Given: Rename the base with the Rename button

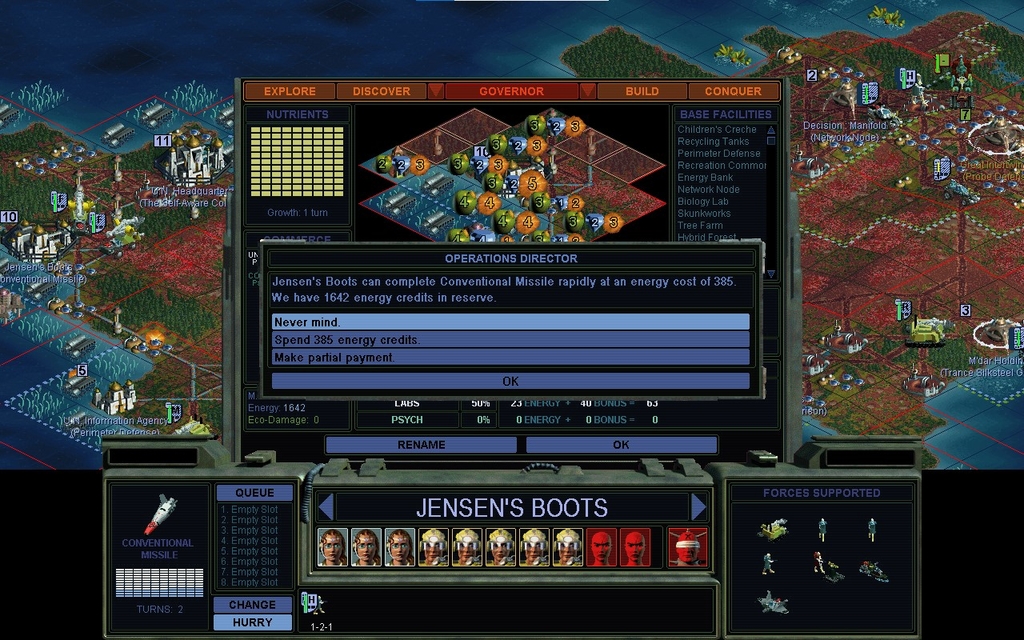Looking at the screenshot, I should [x=421, y=445].
